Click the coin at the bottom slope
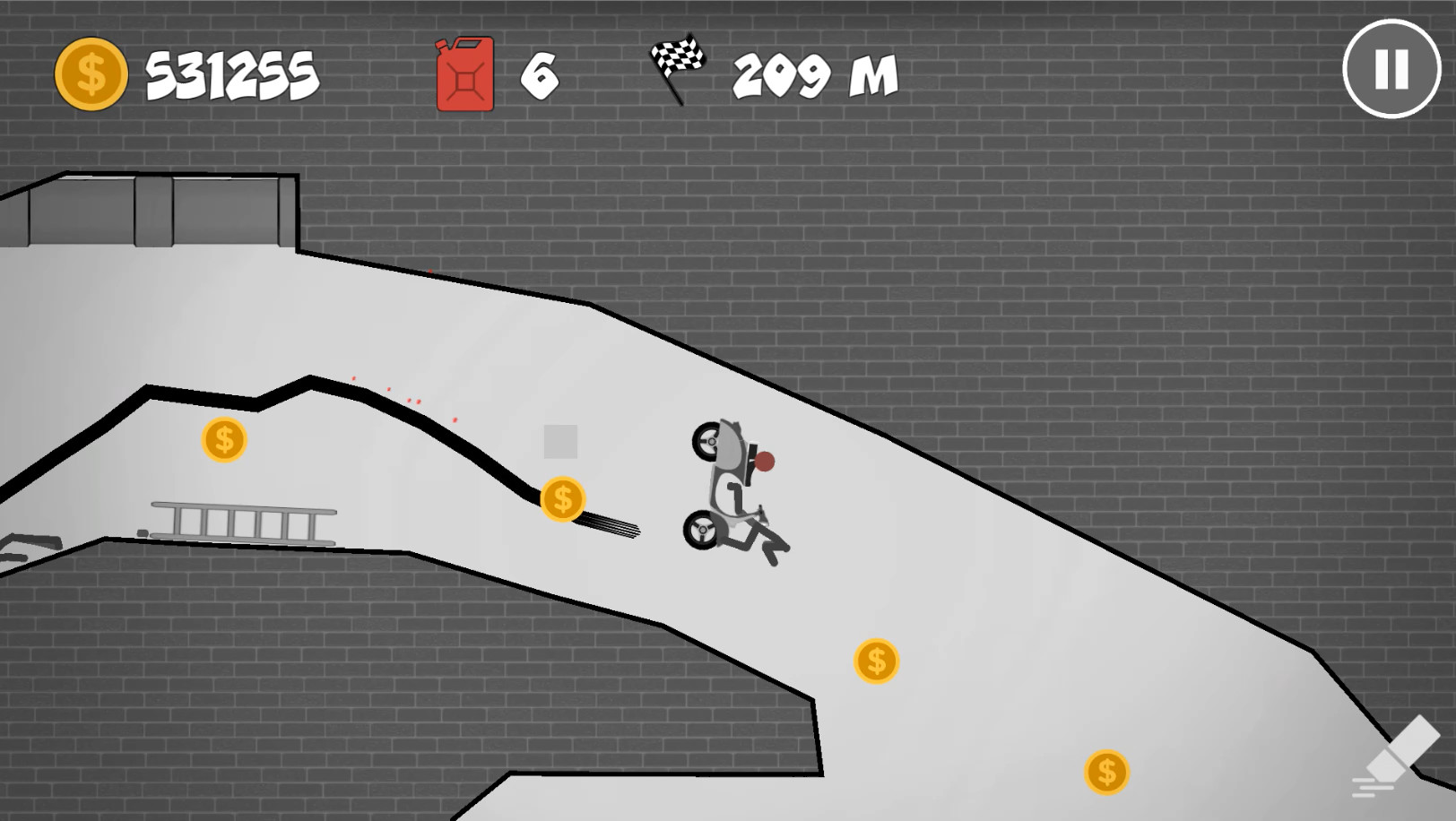 (x=1106, y=770)
